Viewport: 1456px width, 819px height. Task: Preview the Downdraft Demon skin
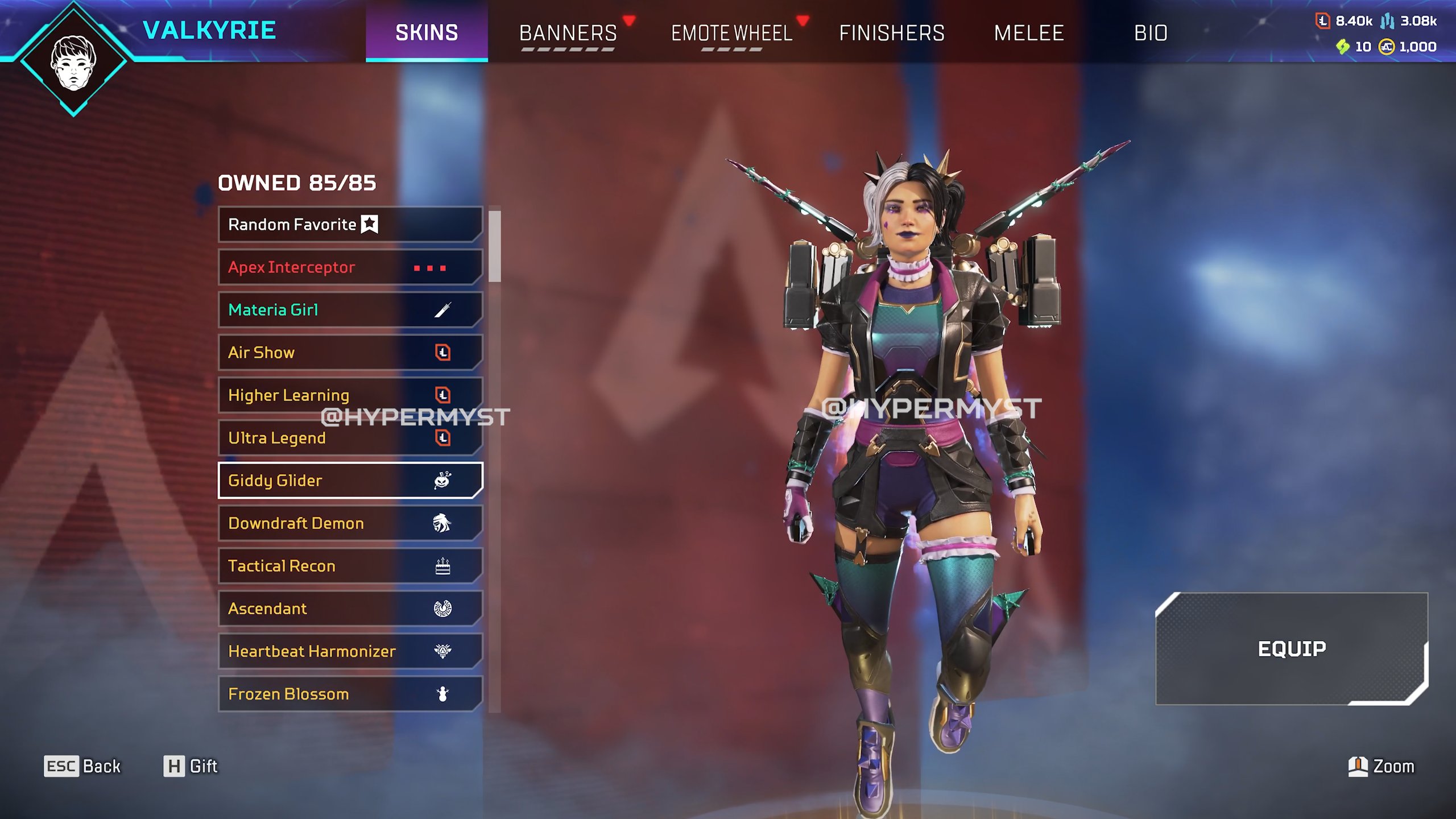pyautogui.click(x=350, y=523)
